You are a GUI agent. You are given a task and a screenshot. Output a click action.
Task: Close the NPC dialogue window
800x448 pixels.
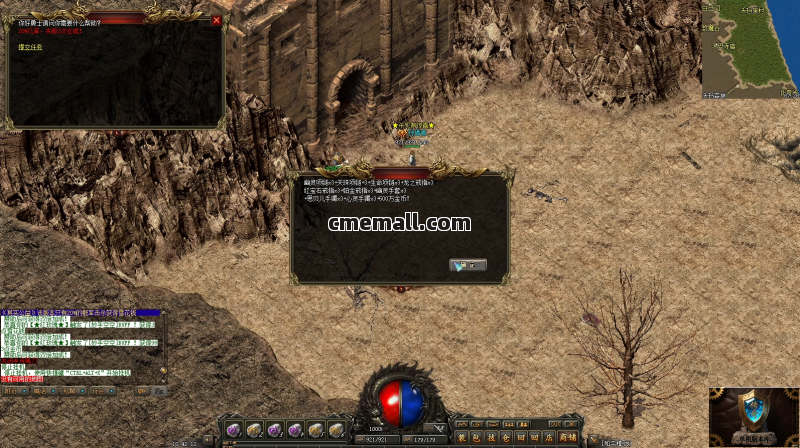(217, 20)
